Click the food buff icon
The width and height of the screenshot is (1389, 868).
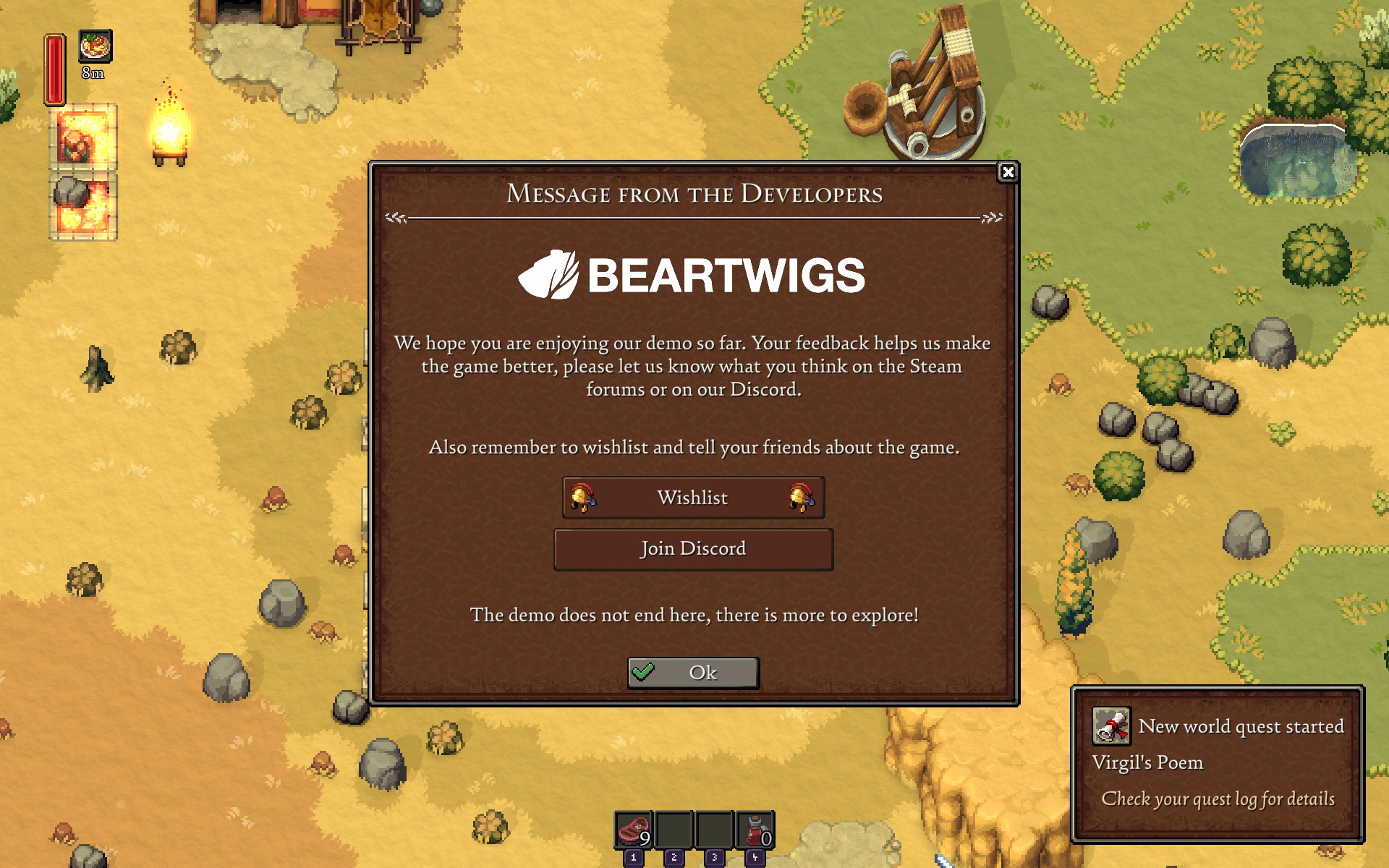(95, 47)
